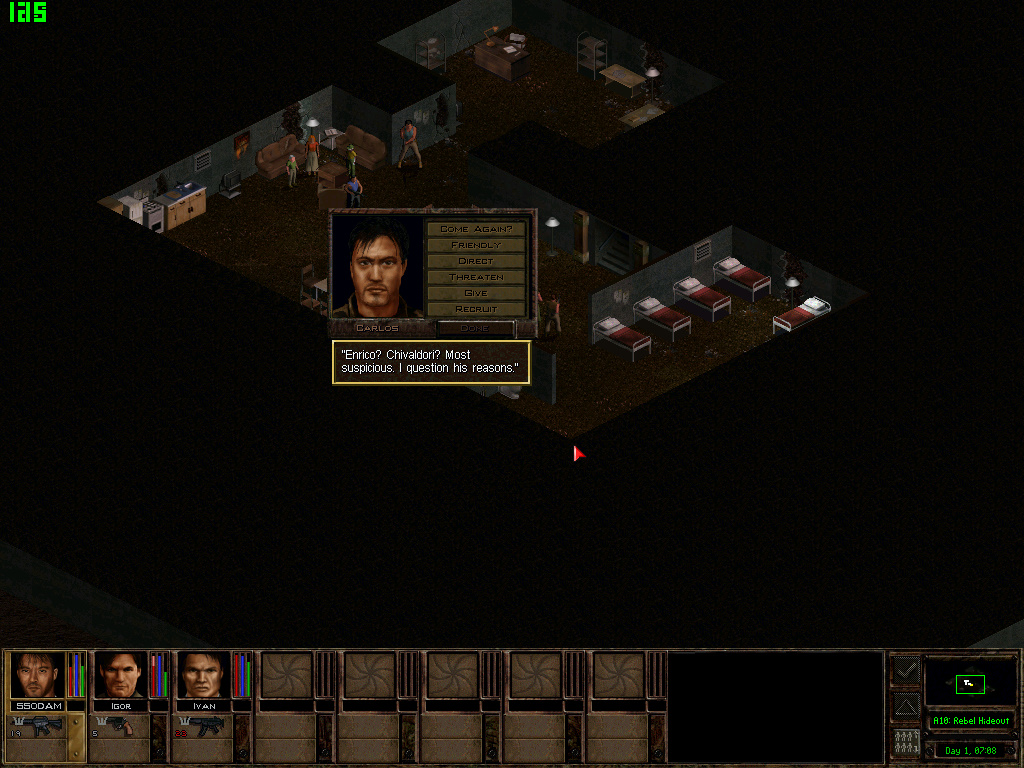
Task: Click the Give button in dialogue
Action: (476, 293)
